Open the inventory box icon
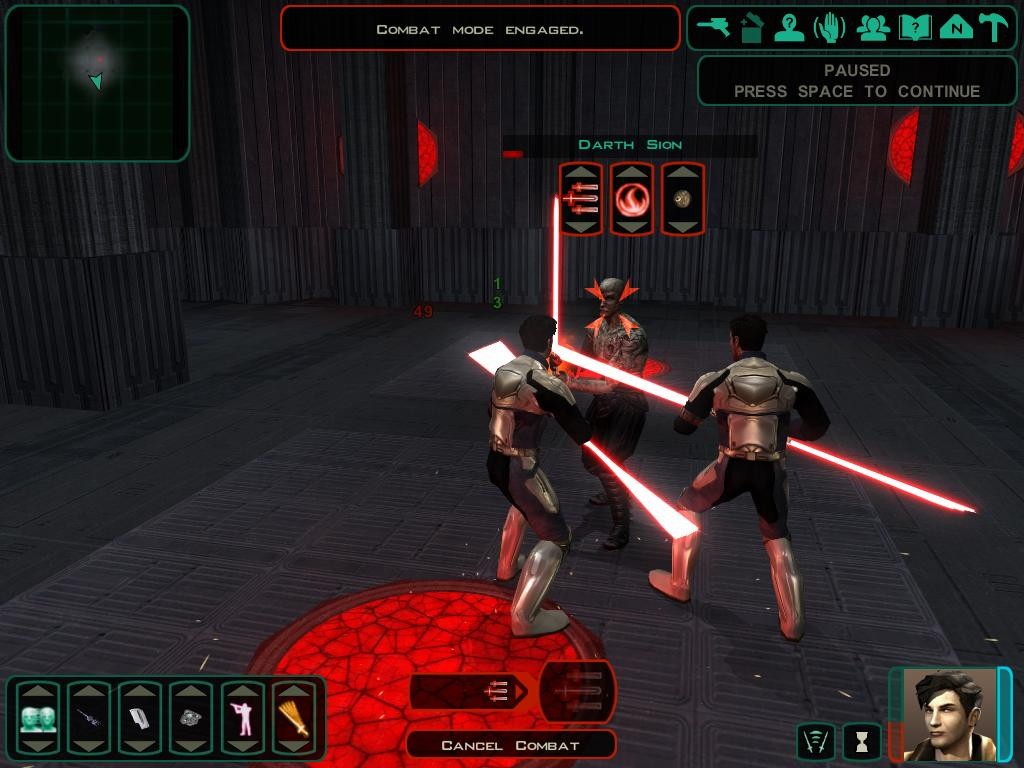 pos(752,28)
